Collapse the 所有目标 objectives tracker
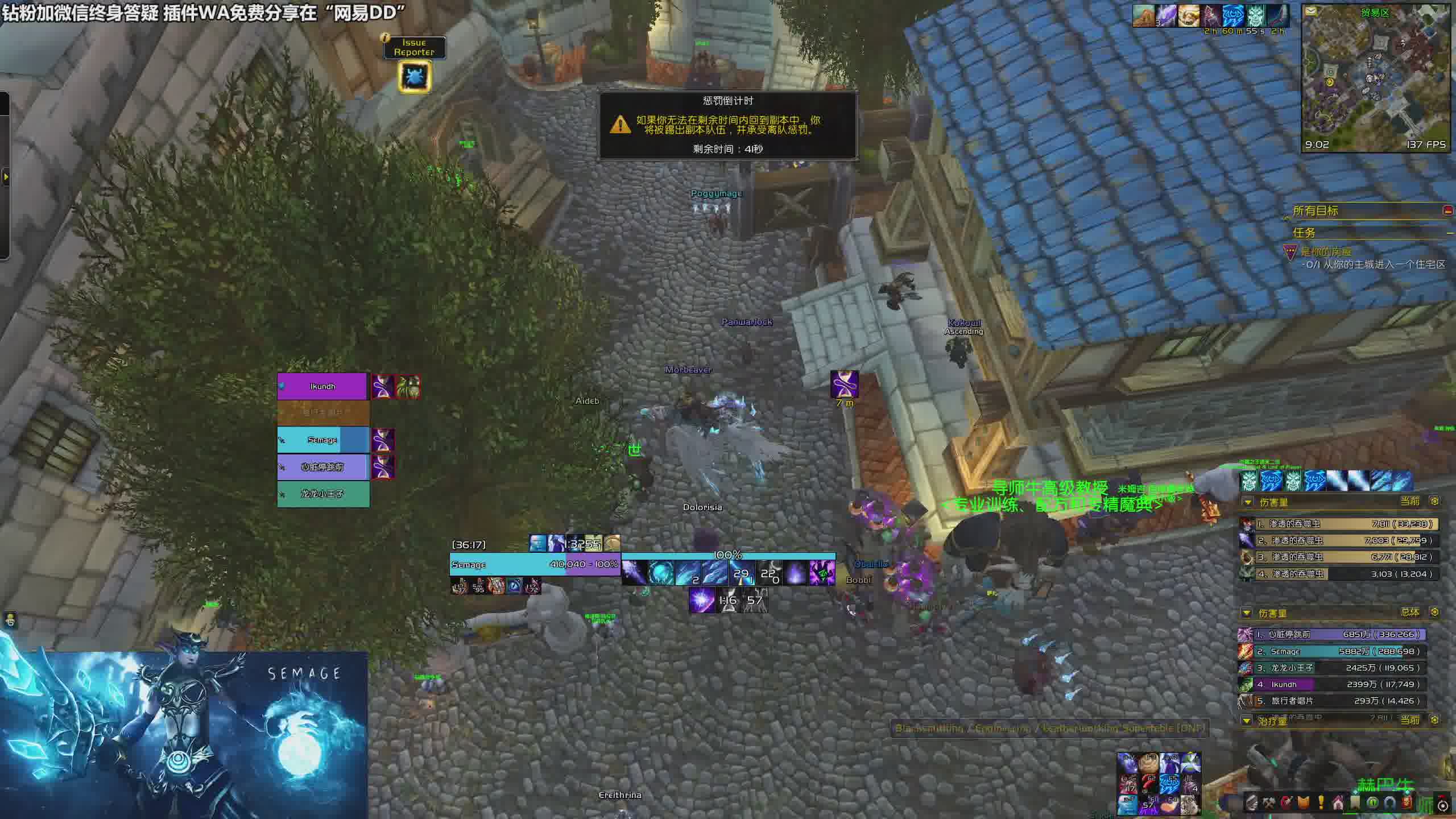1456x819 pixels. [1447, 210]
